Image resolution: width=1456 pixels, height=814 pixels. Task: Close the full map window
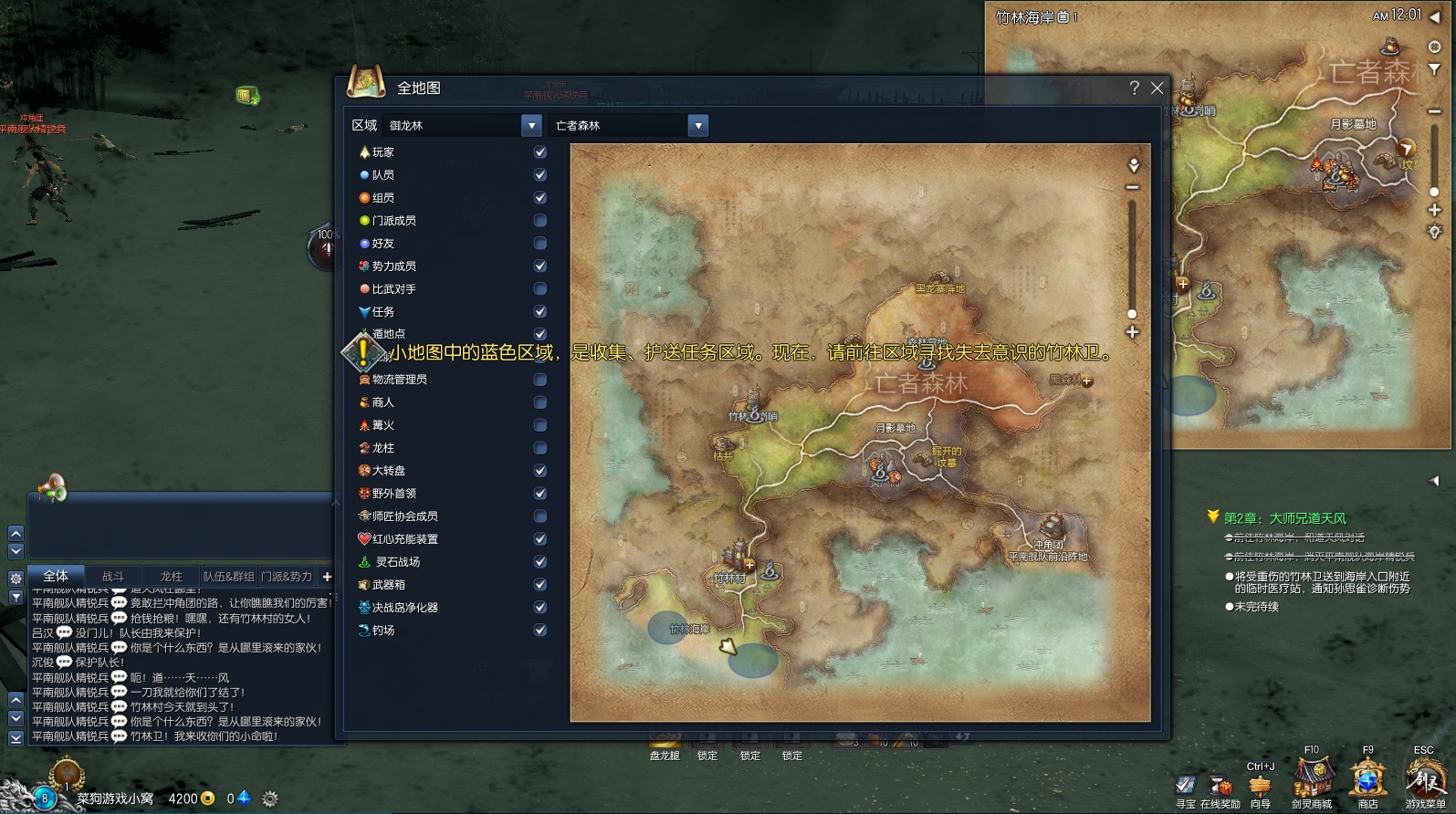(x=1157, y=89)
